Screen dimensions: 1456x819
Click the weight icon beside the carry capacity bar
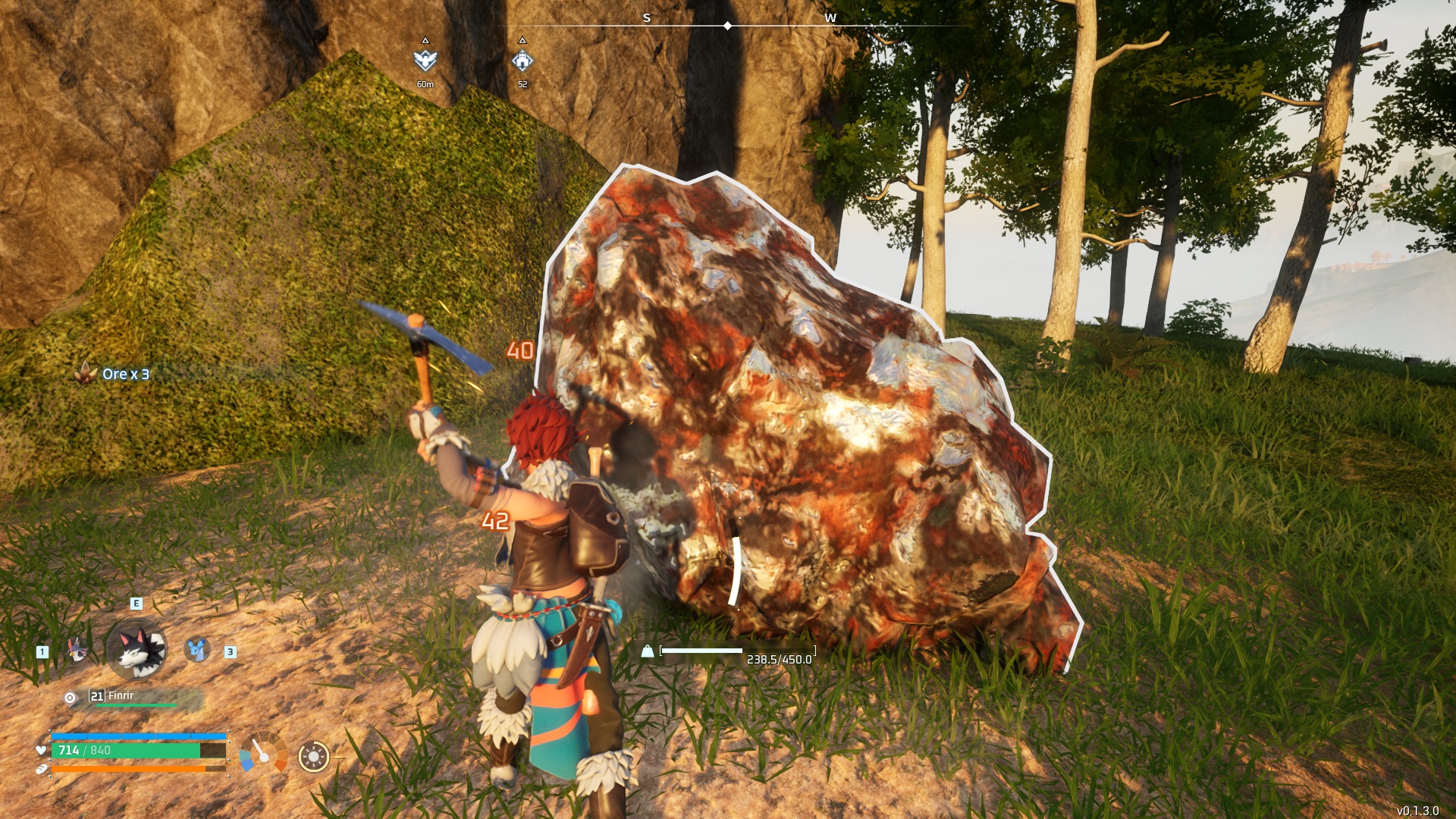(646, 650)
